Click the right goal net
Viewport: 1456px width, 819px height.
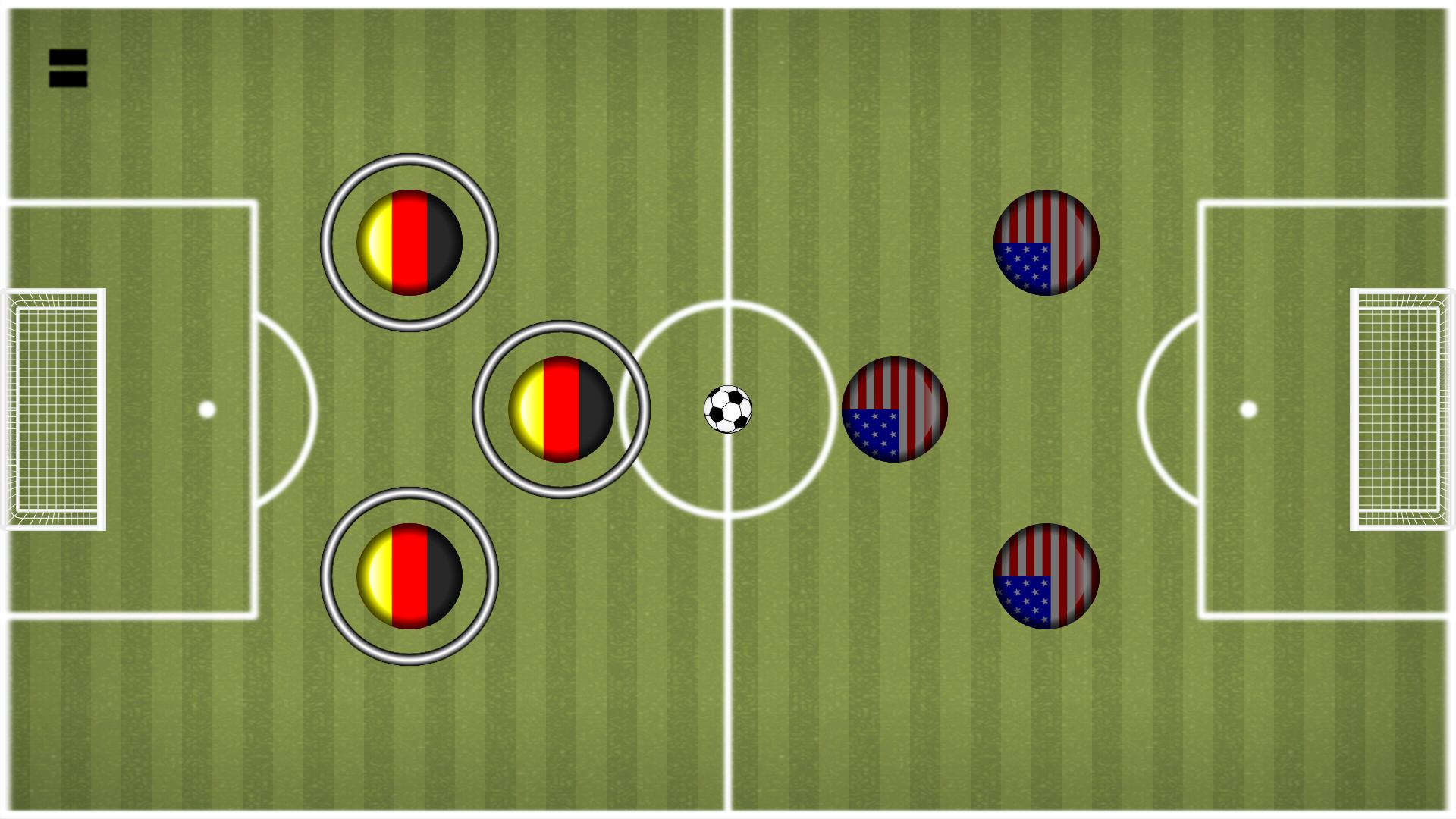(x=1403, y=409)
